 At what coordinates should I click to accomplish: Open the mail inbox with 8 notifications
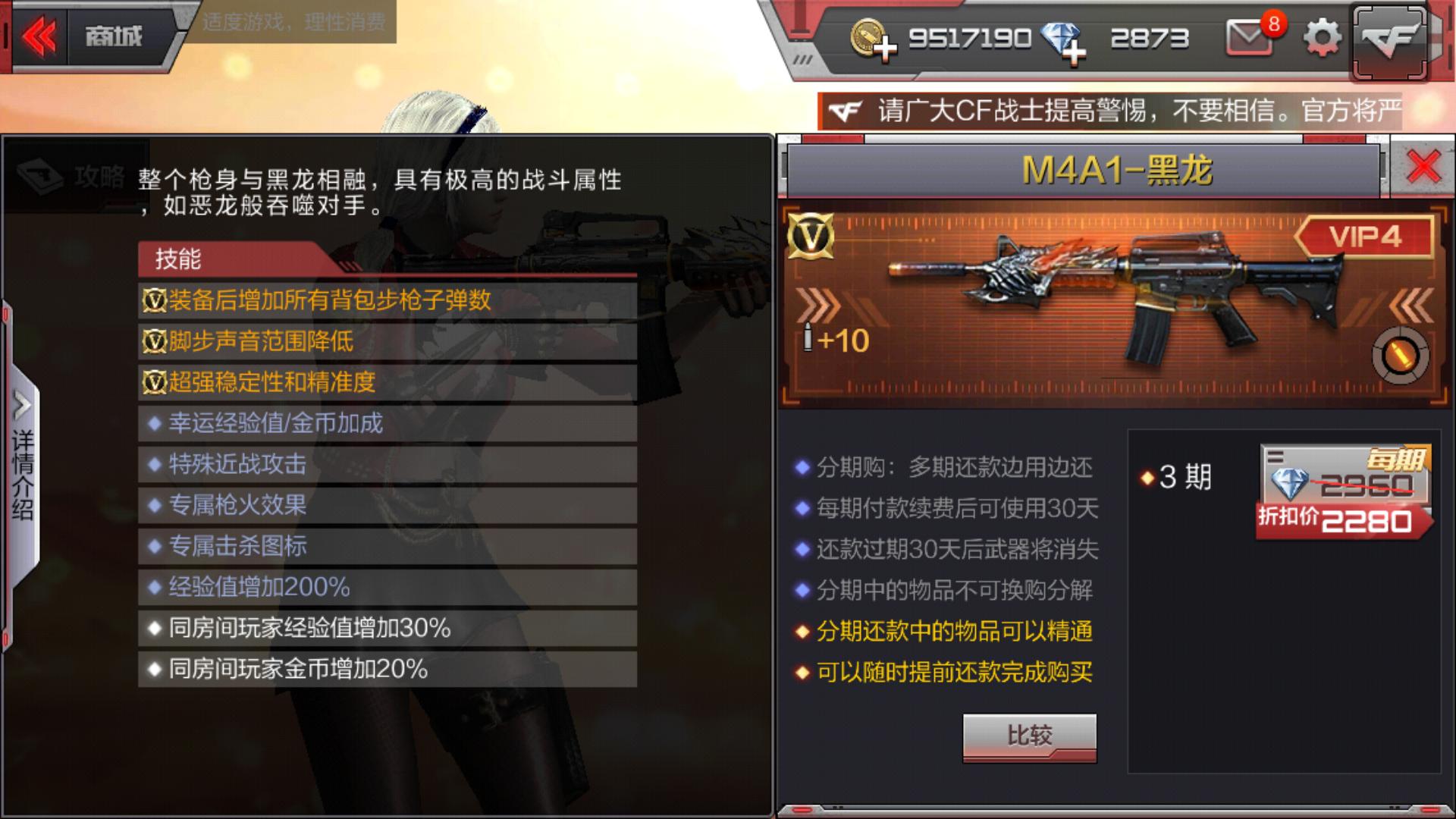(1247, 36)
